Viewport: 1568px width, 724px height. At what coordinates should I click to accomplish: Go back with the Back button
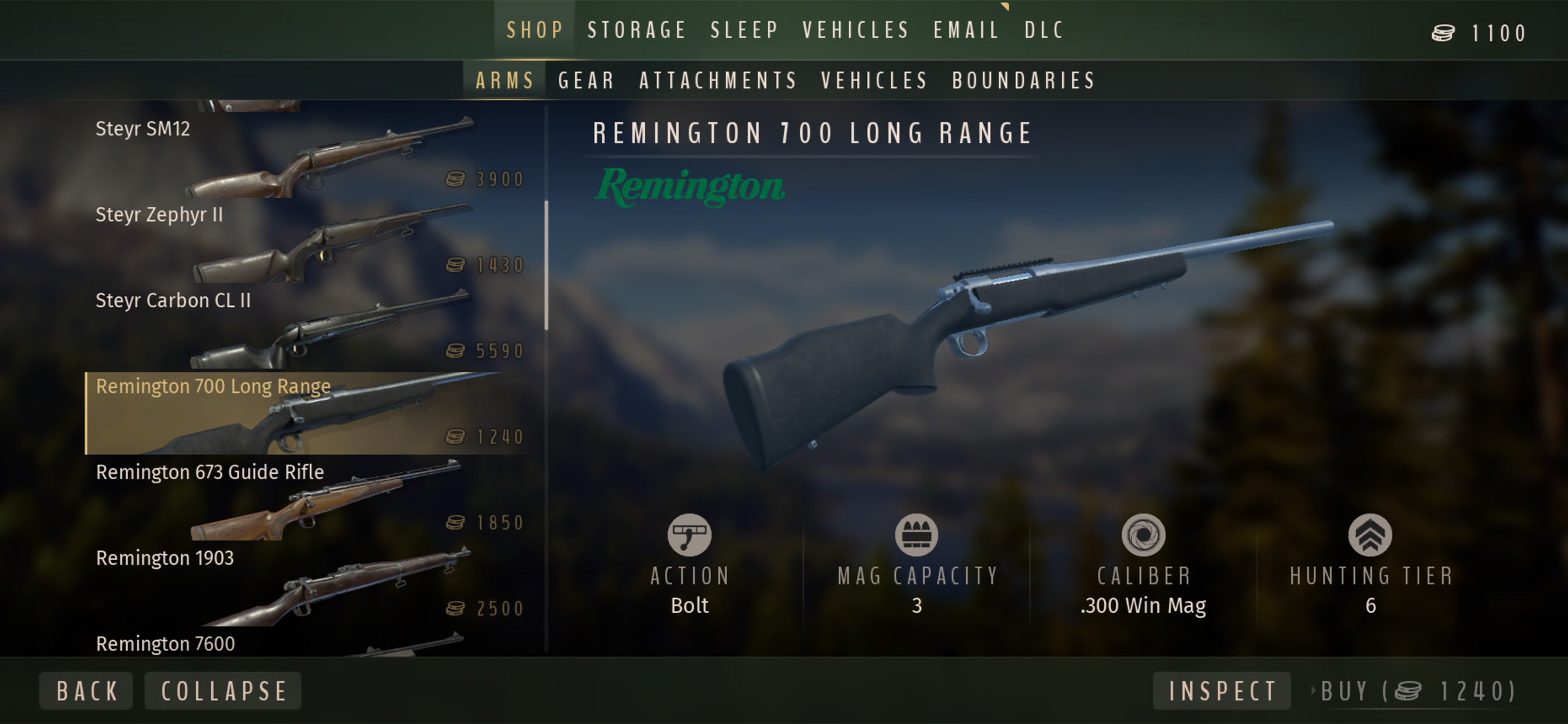pyautogui.click(x=86, y=691)
